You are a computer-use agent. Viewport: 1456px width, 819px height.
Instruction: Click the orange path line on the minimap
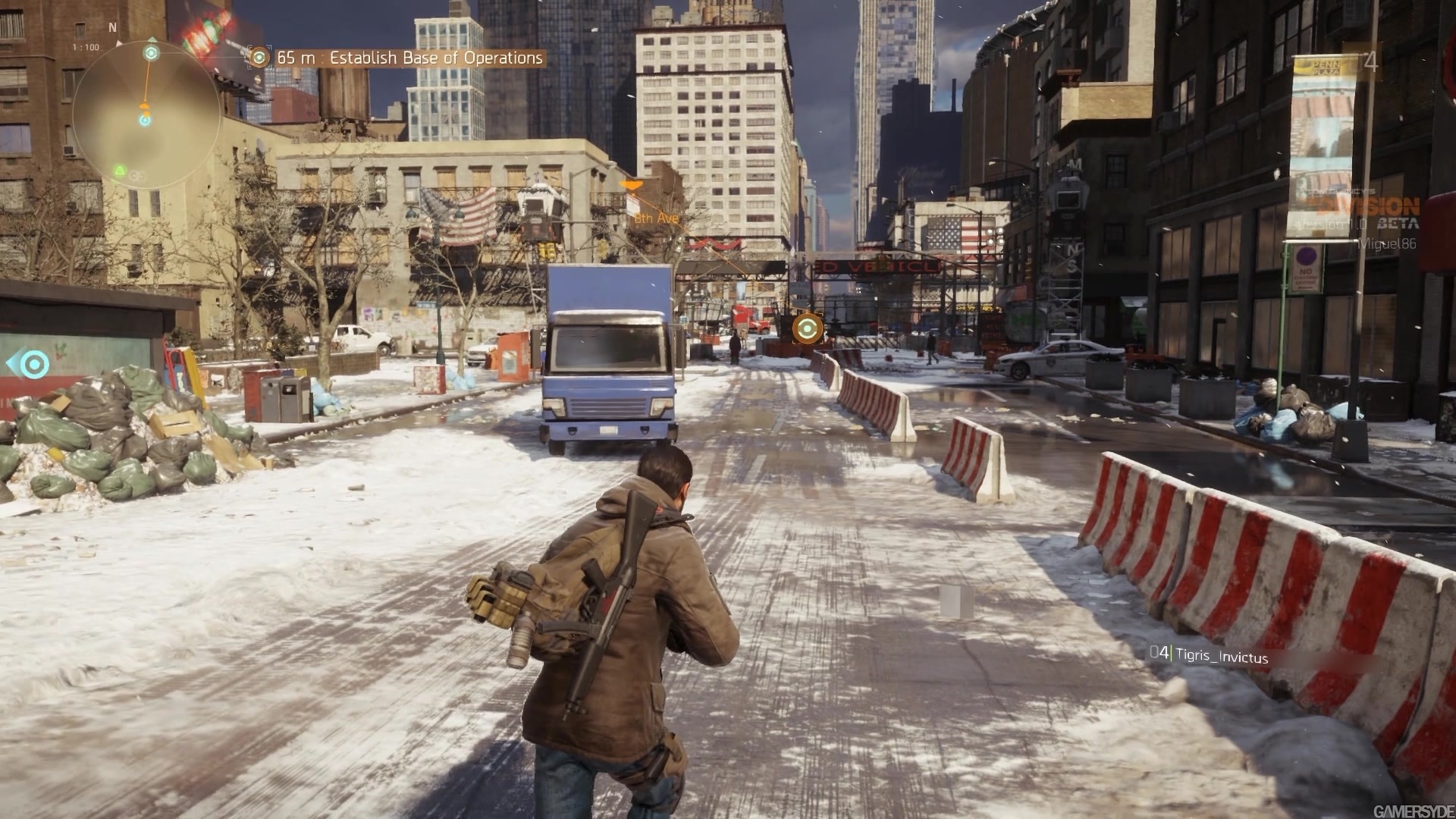coord(147,79)
